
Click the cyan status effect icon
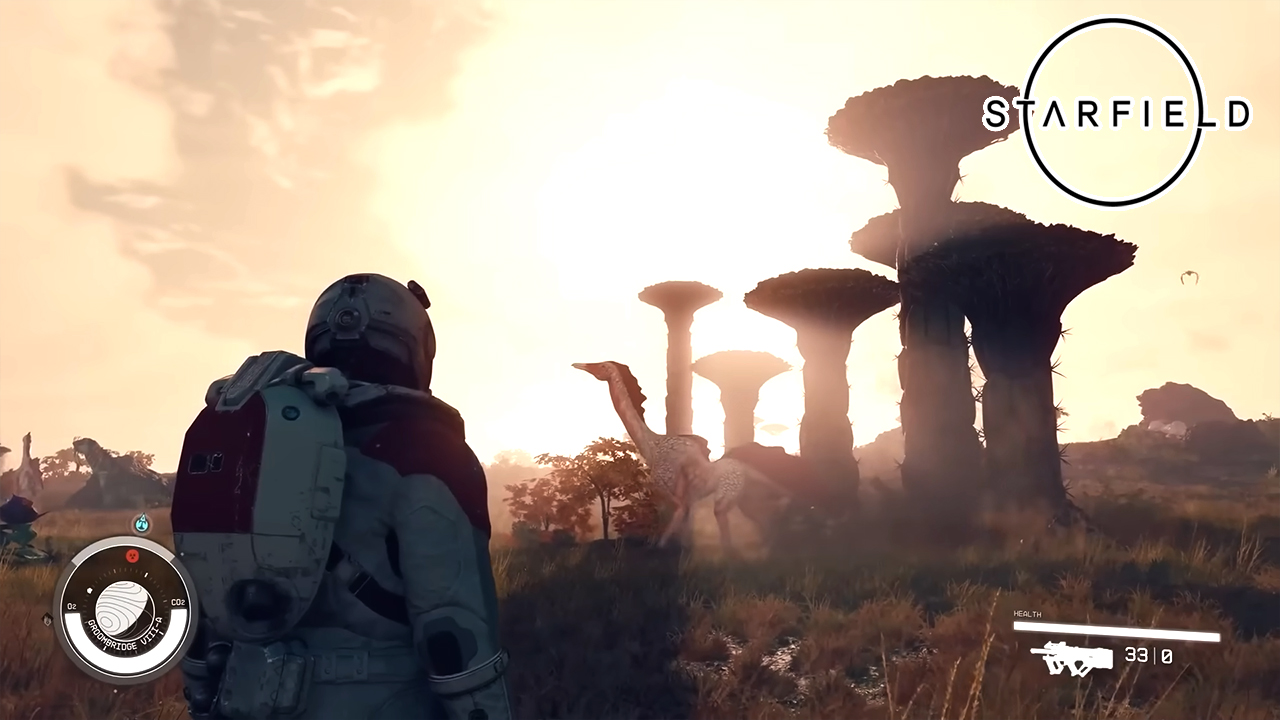142,522
